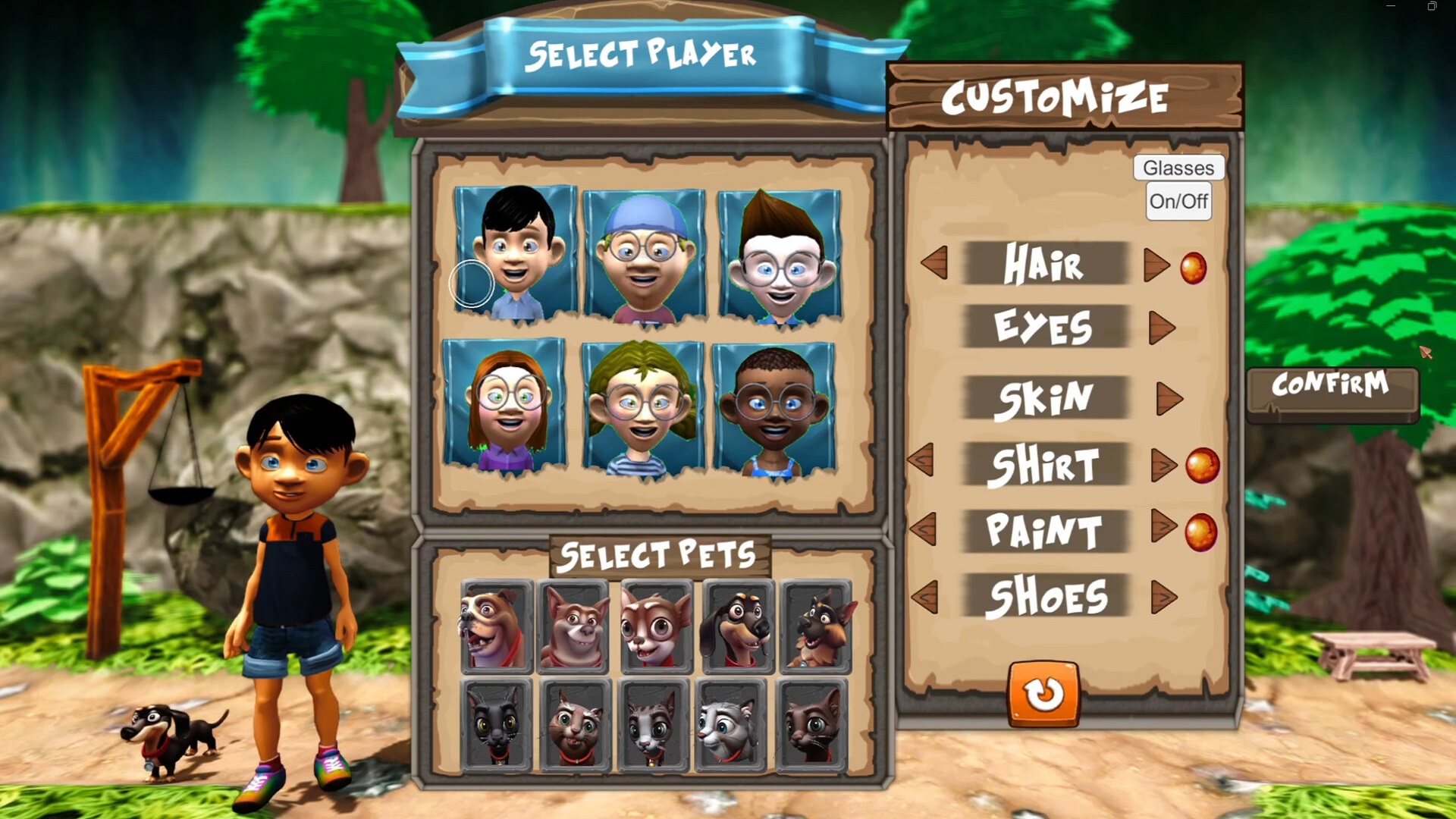Choose the bulldog pet

tap(496, 627)
